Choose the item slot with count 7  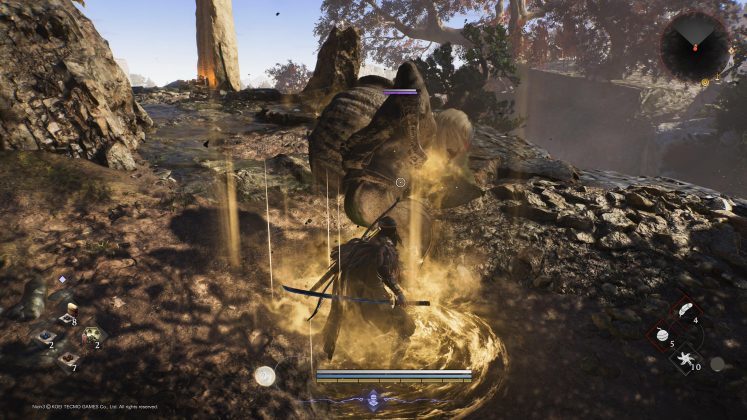tap(68, 360)
